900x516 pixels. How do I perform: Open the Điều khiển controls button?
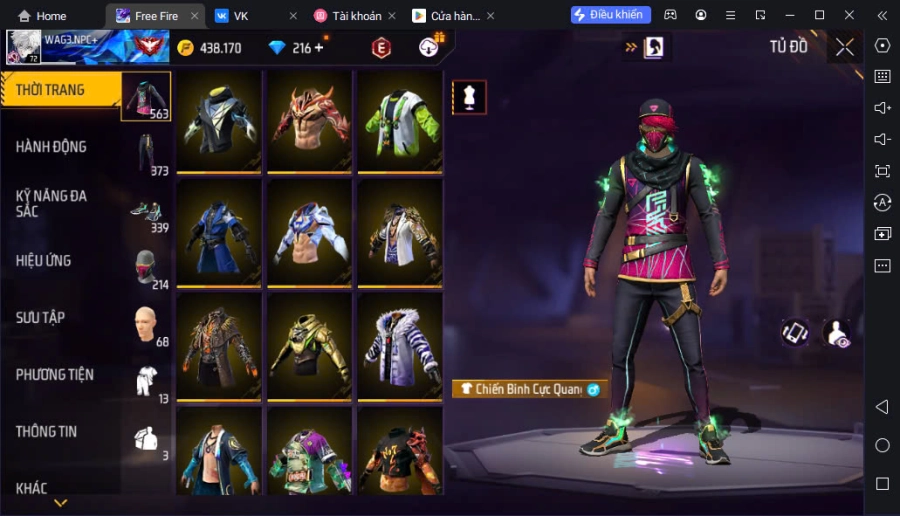pos(610,15)
